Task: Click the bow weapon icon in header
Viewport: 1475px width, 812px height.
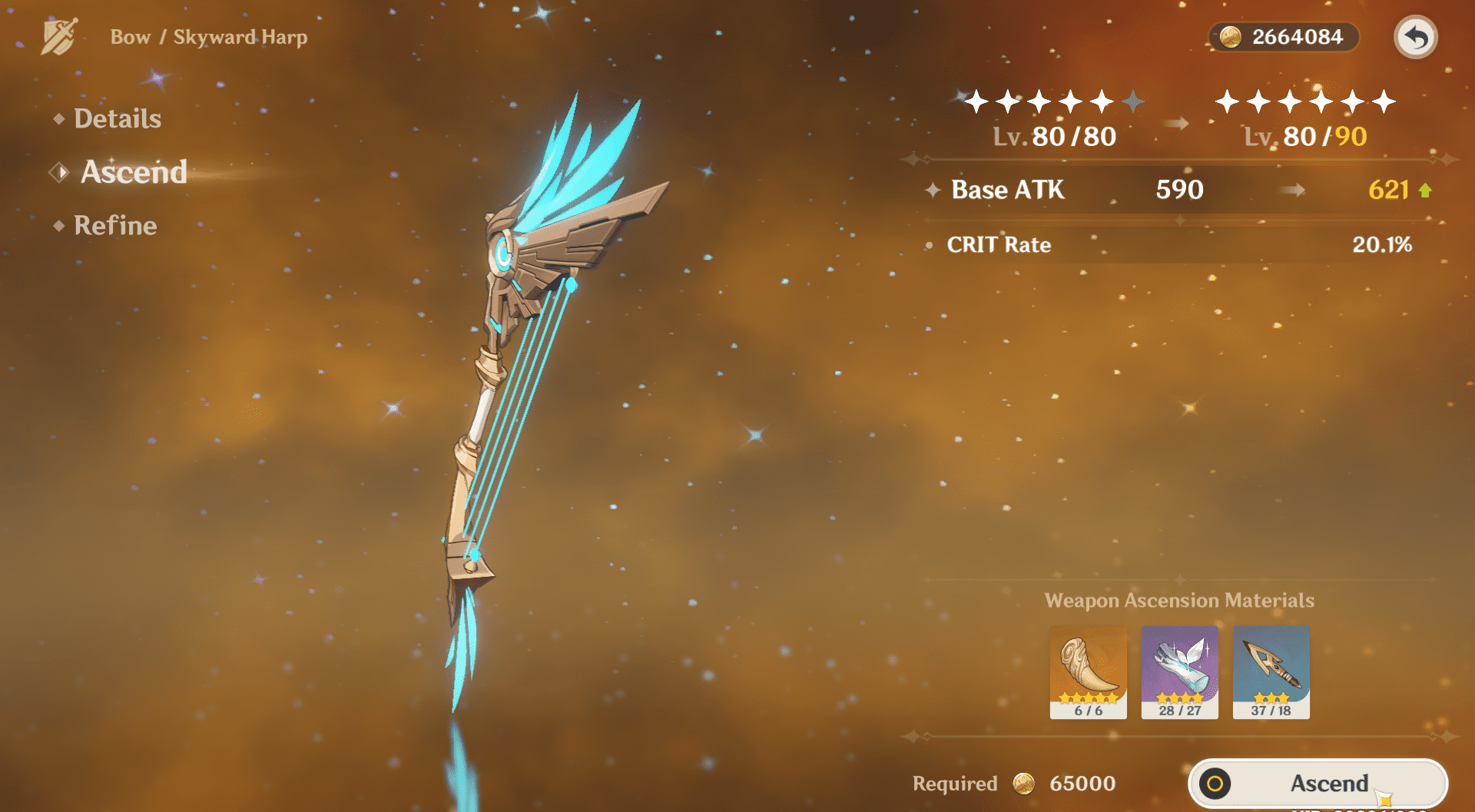Action: click(59, 37)
